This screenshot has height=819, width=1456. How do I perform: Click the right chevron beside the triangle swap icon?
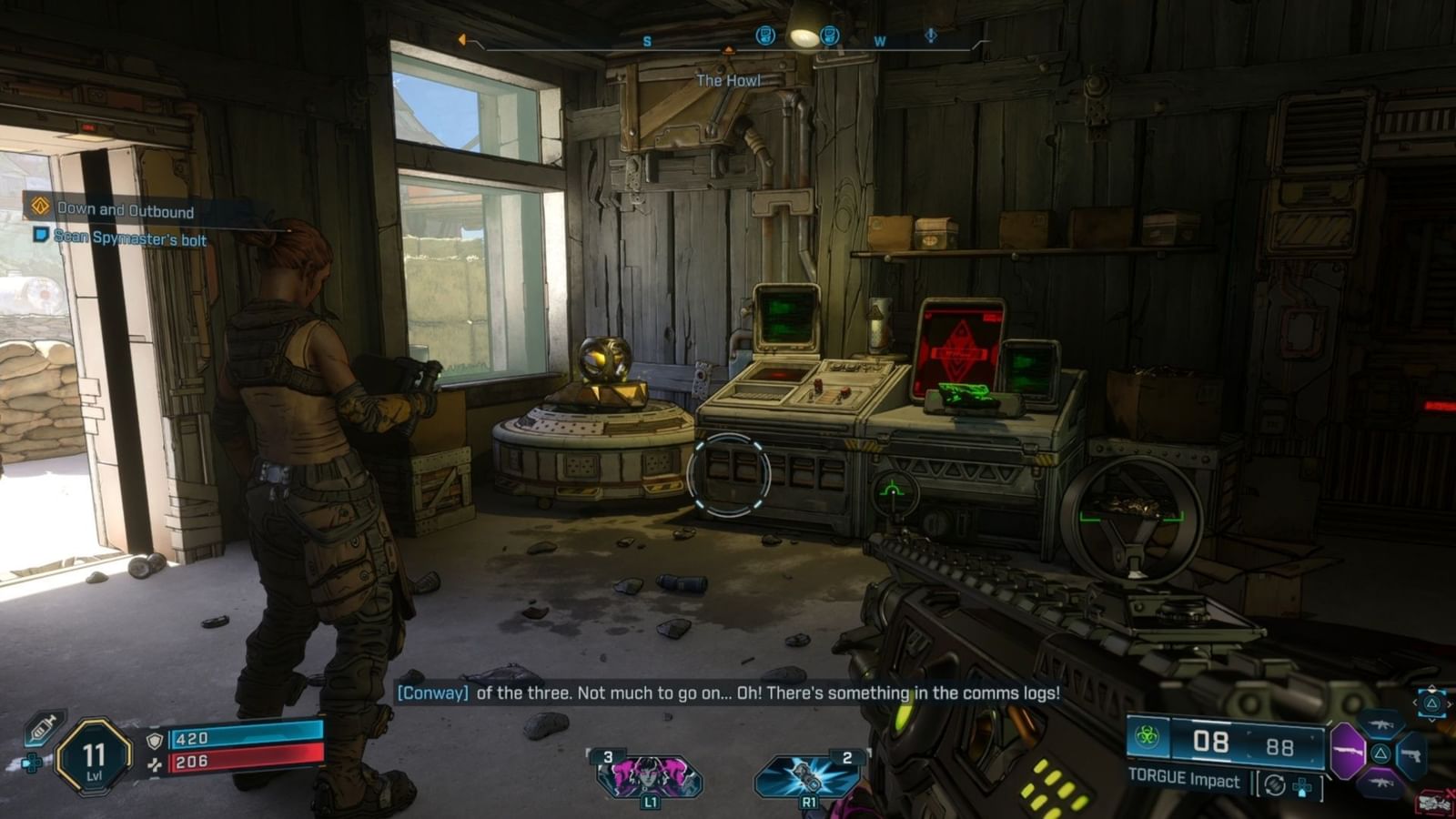[1449, 704]
